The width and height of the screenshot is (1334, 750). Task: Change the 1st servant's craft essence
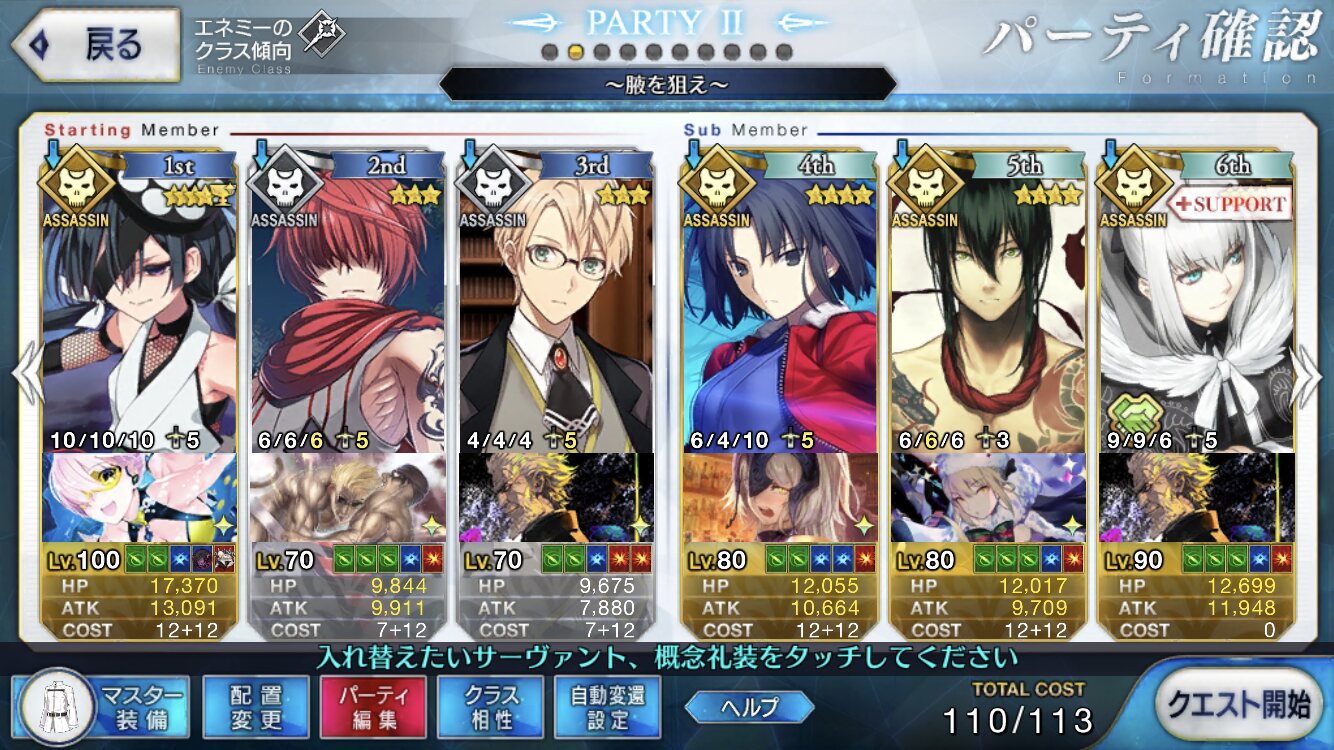coord(138,497)
